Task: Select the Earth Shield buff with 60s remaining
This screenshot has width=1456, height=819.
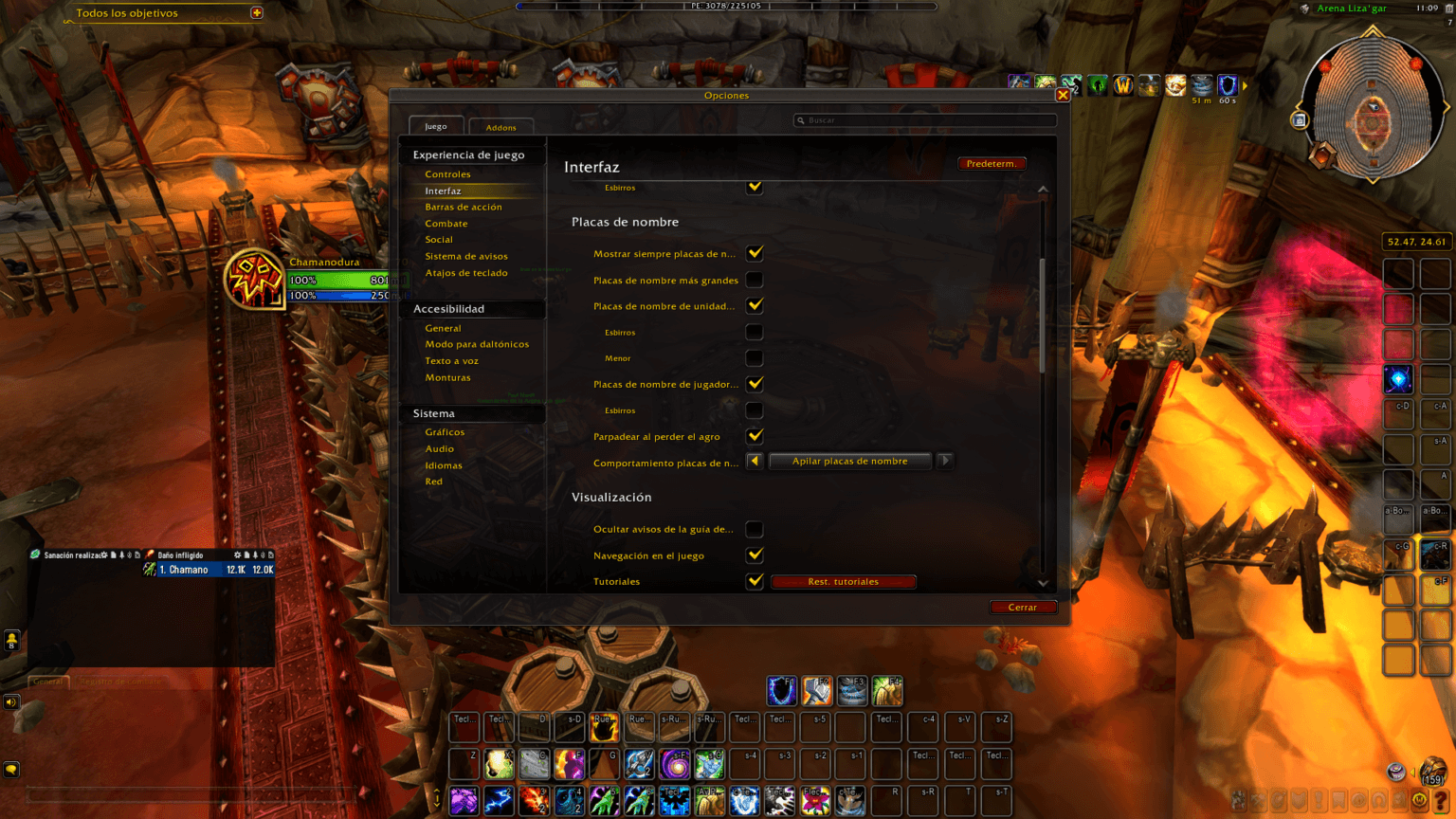Action: 1228,85
